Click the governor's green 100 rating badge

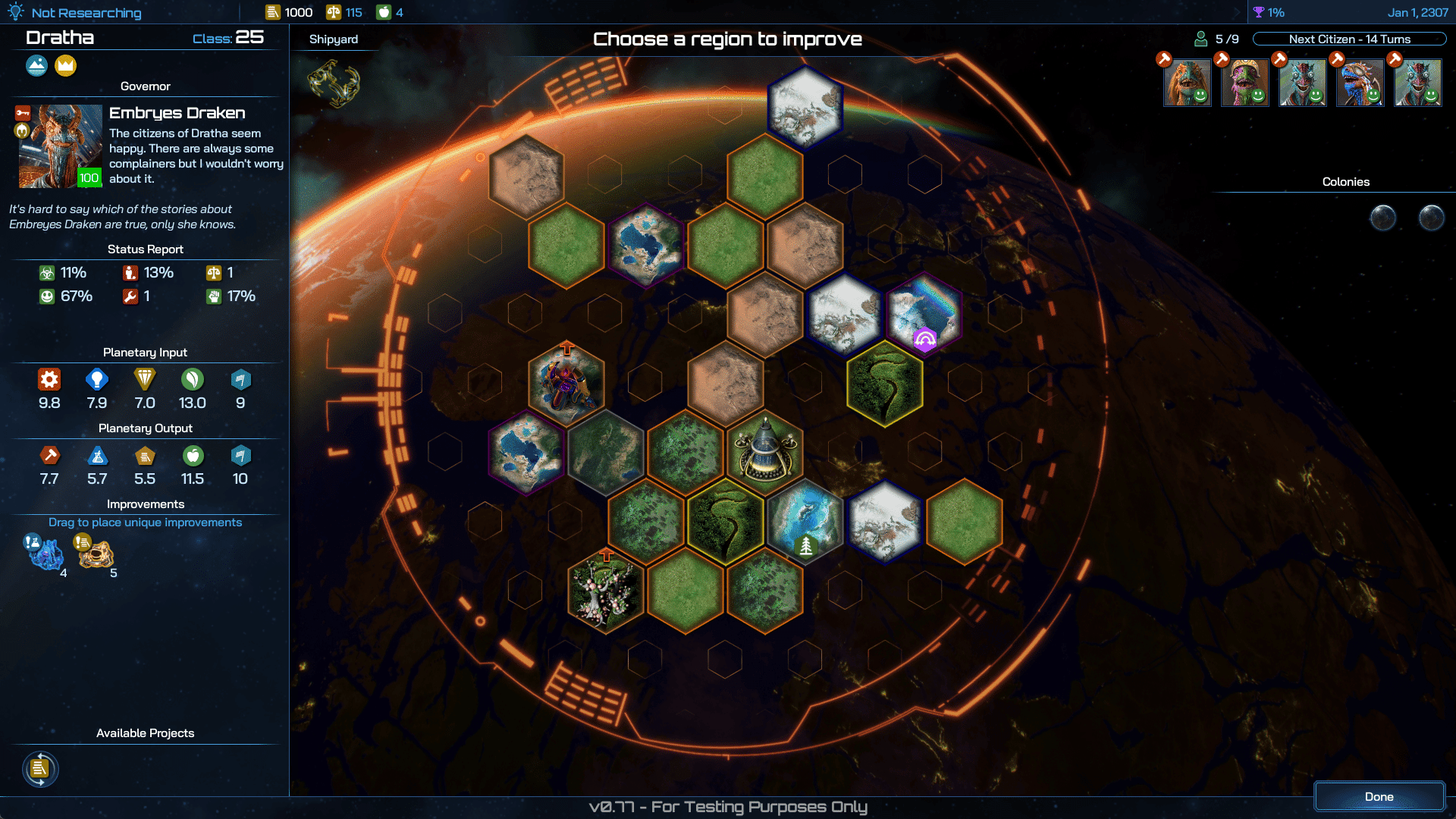point(89,178)
